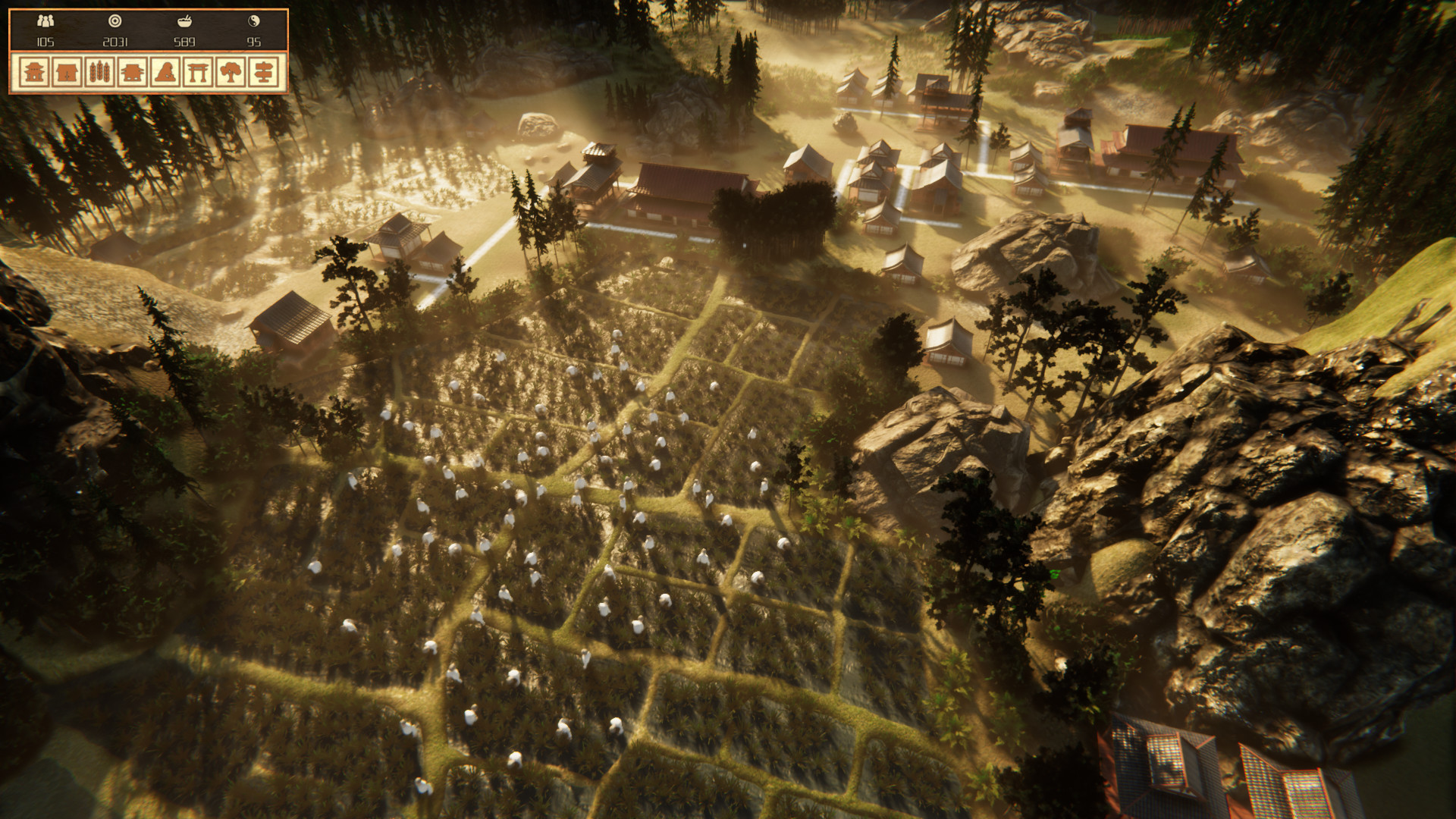Click the food stock value 589

pyautogui.click(x=184, y=41)
